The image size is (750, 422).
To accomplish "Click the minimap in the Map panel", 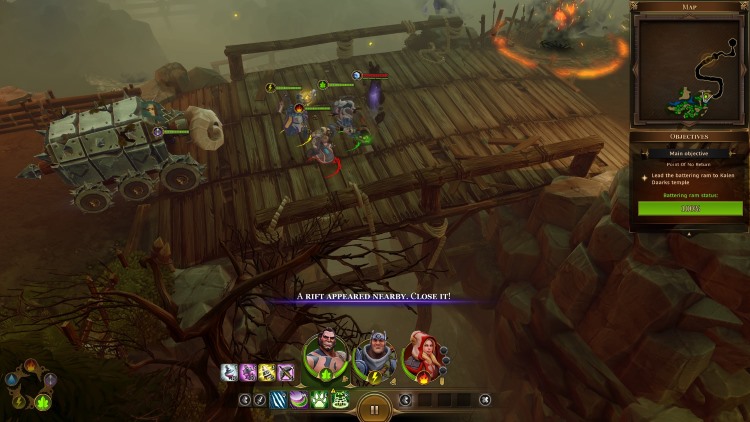I will (689, 69).
